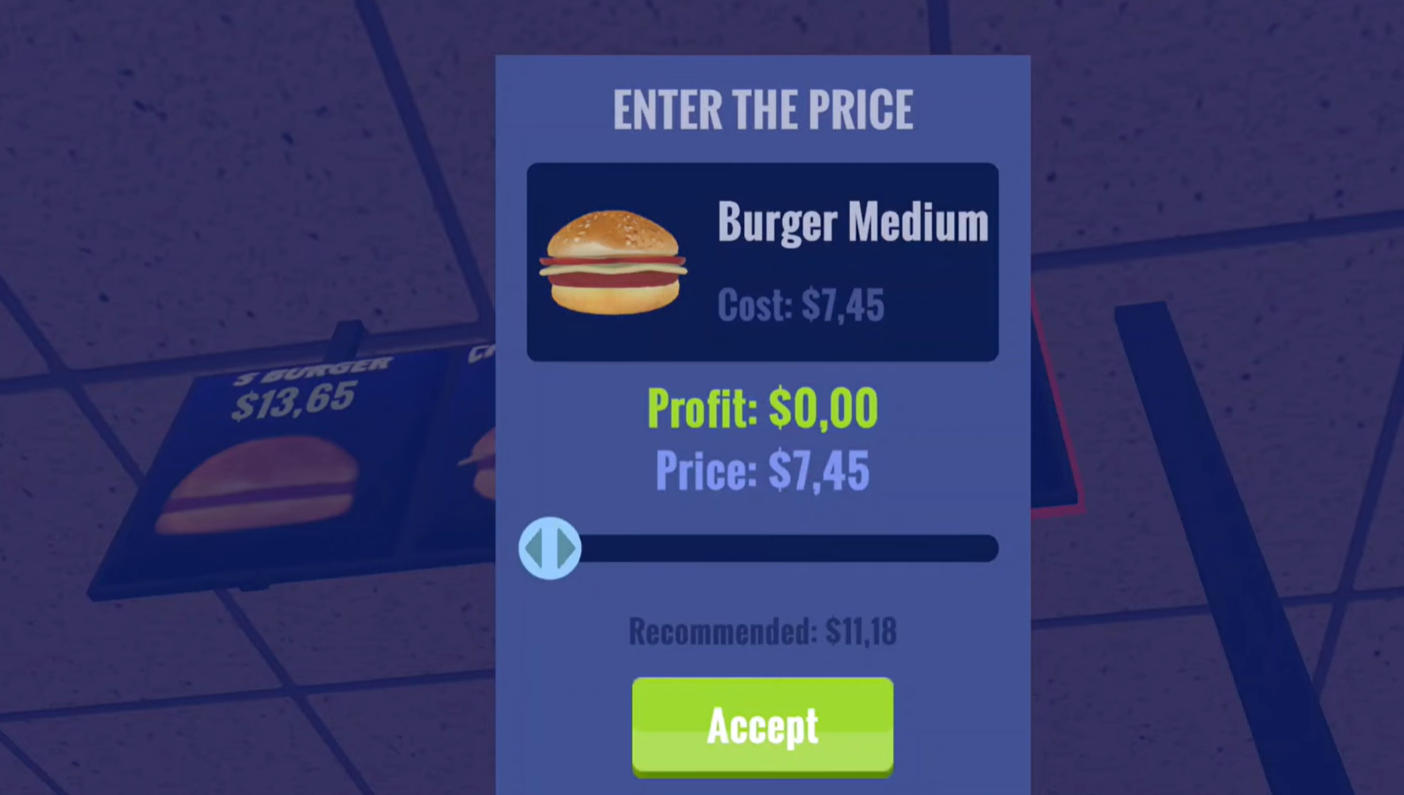
Task: Select the ENTER THE PRICE title
Action: point(762,108)
